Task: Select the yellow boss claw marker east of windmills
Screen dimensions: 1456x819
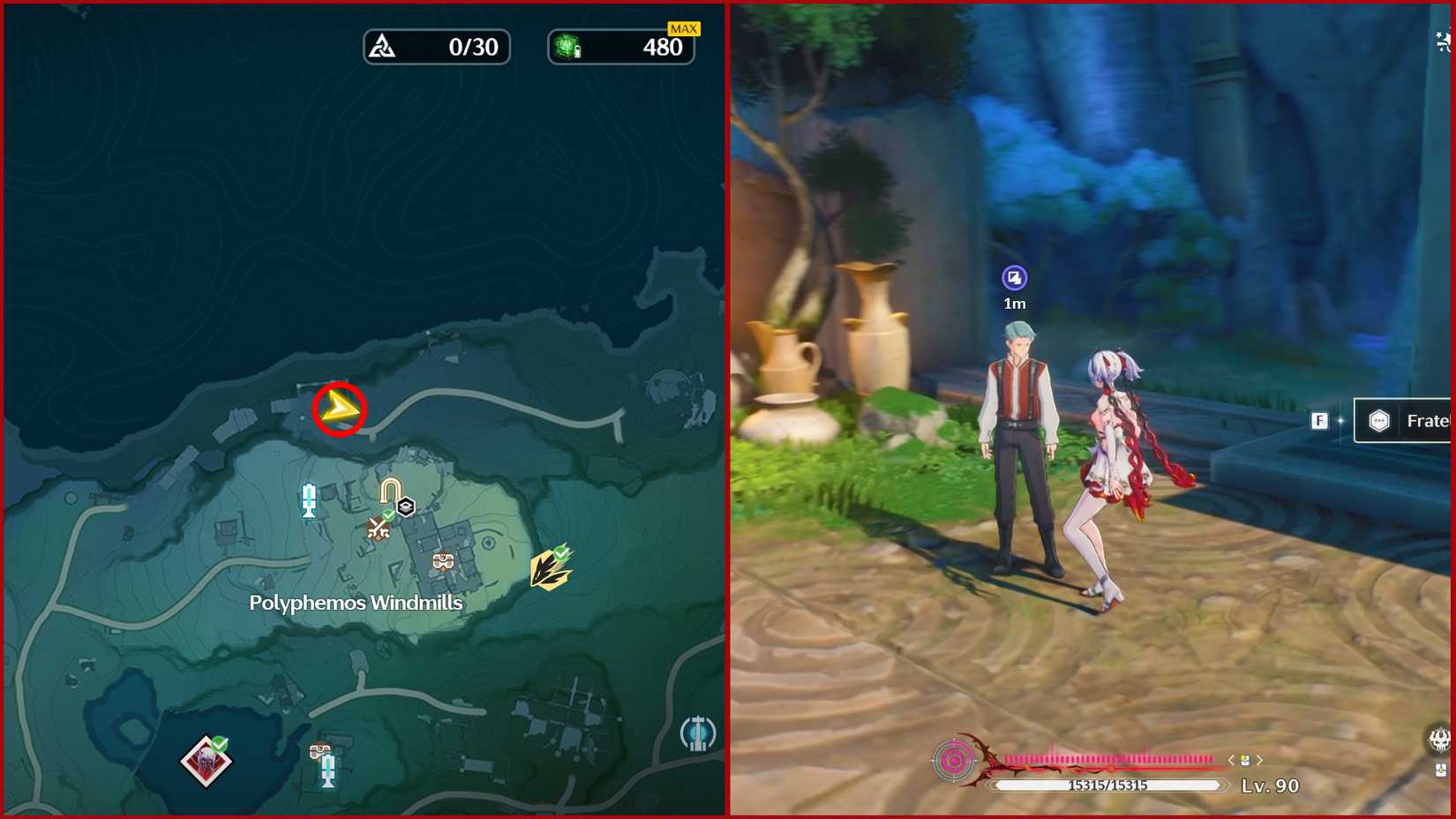Action: (x=547, y=572)
